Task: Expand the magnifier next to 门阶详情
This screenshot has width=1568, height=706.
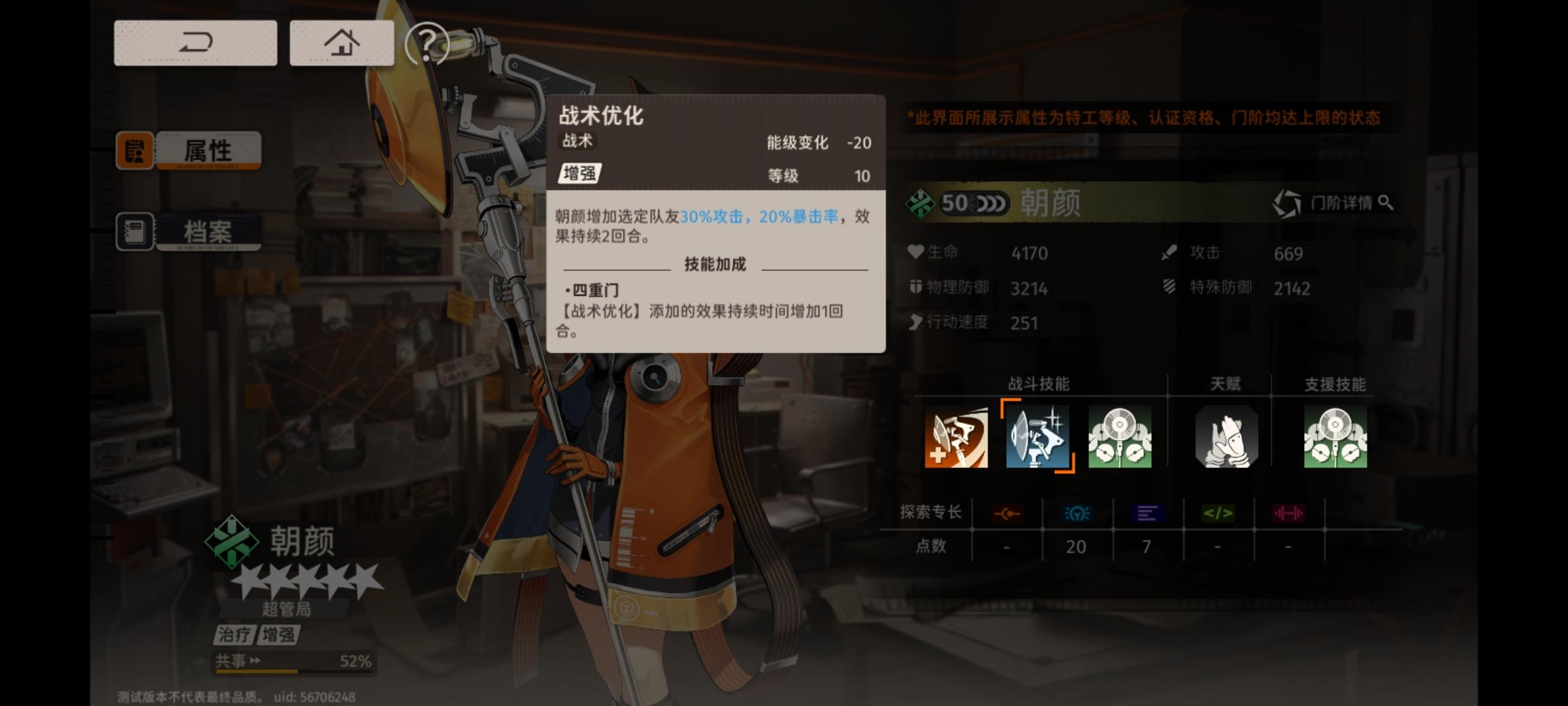Action: point(1386,203)
